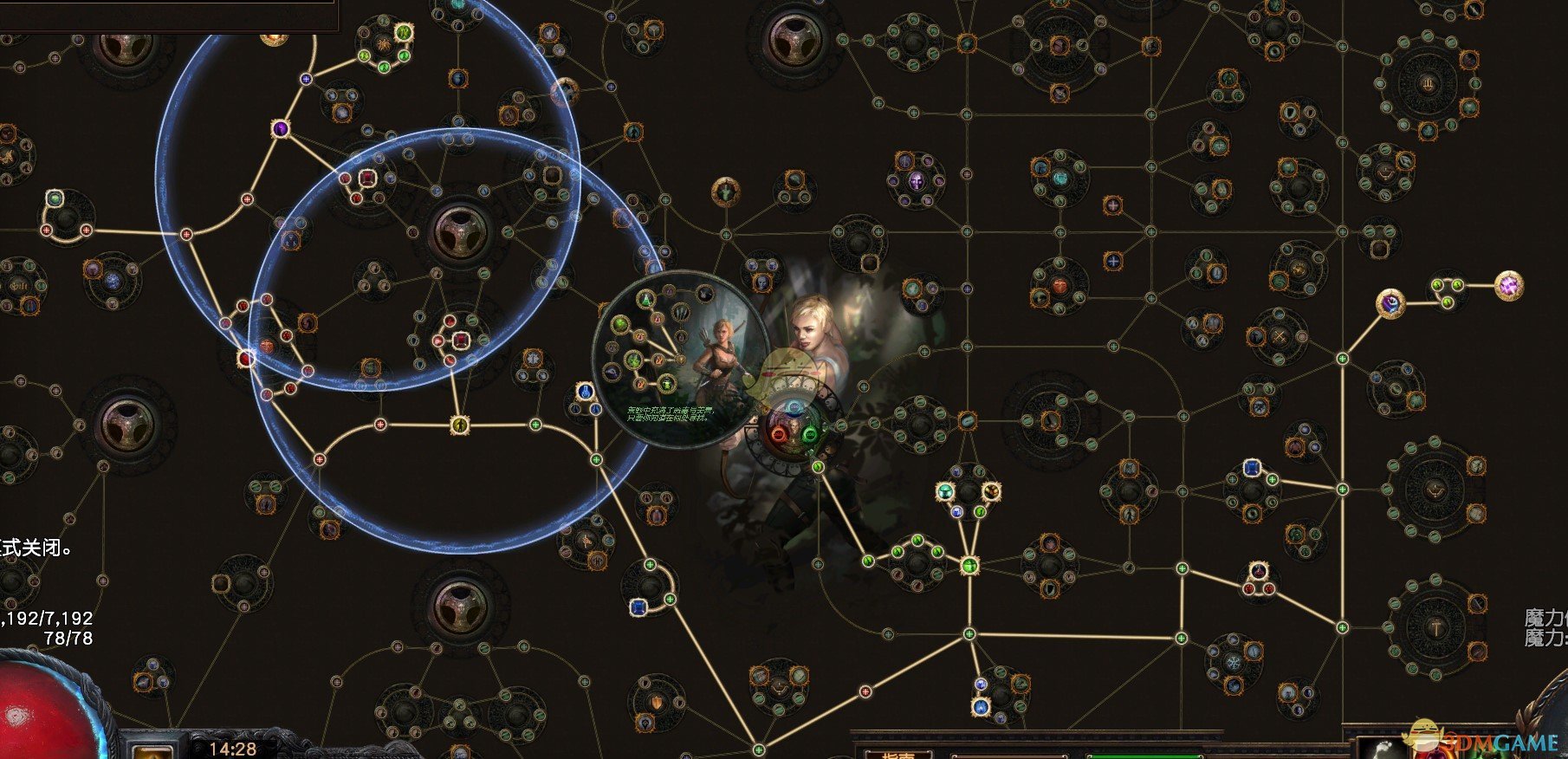Select the blue flask notable node

585,392
